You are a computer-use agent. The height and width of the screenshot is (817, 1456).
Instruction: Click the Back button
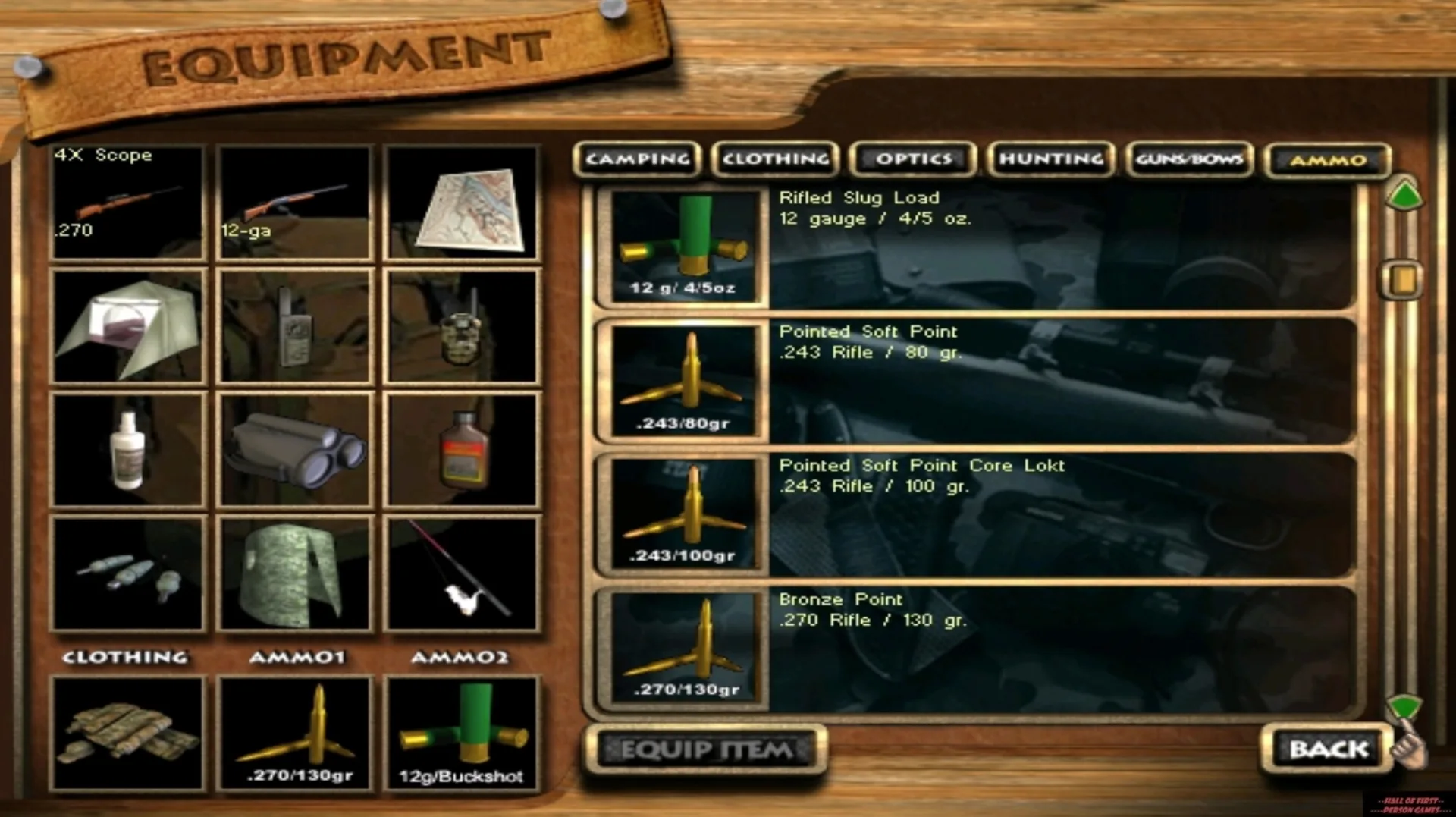pyautogui.click(x=1326, y=749)
